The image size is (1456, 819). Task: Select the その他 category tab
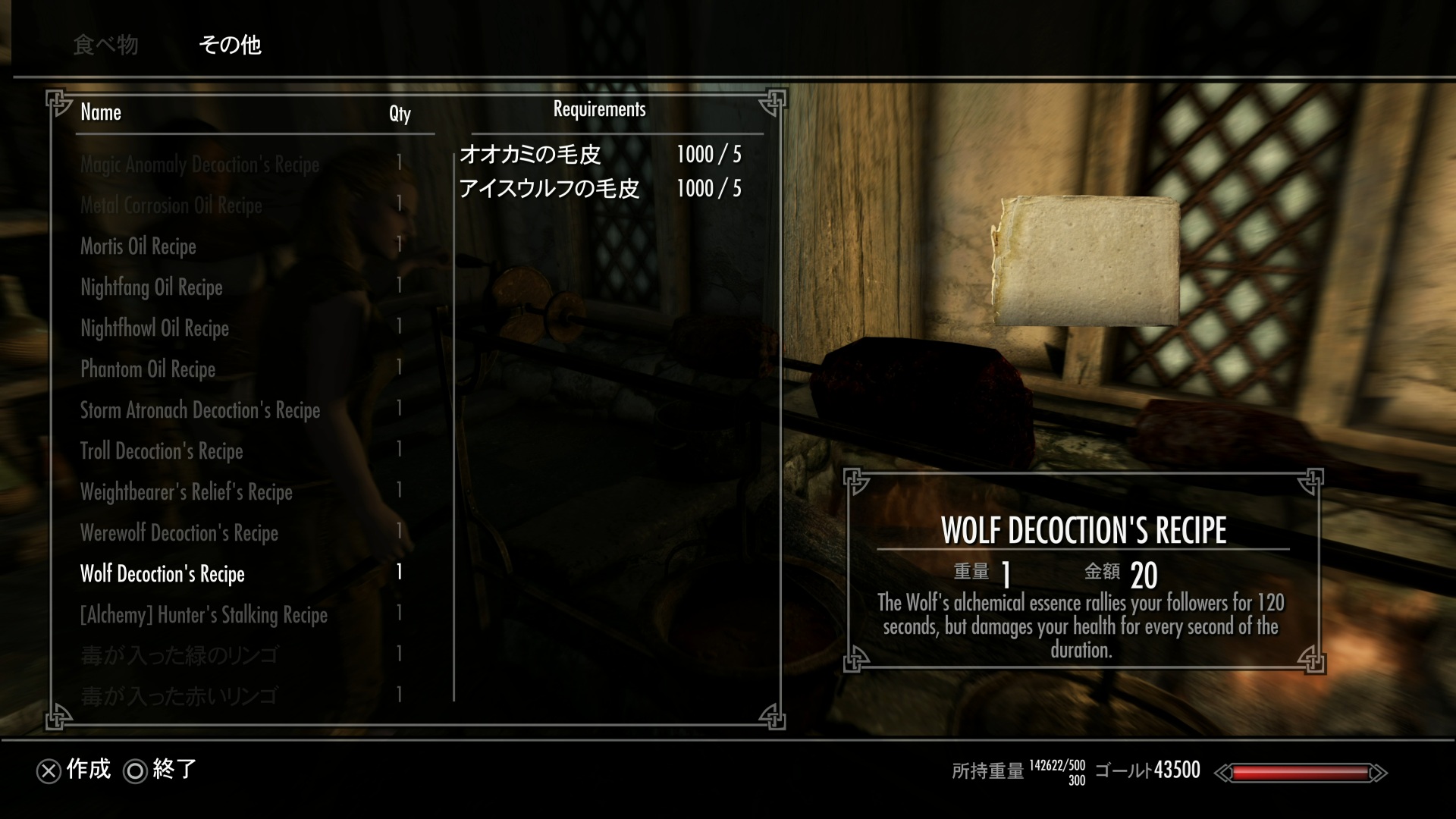[230, 45]
